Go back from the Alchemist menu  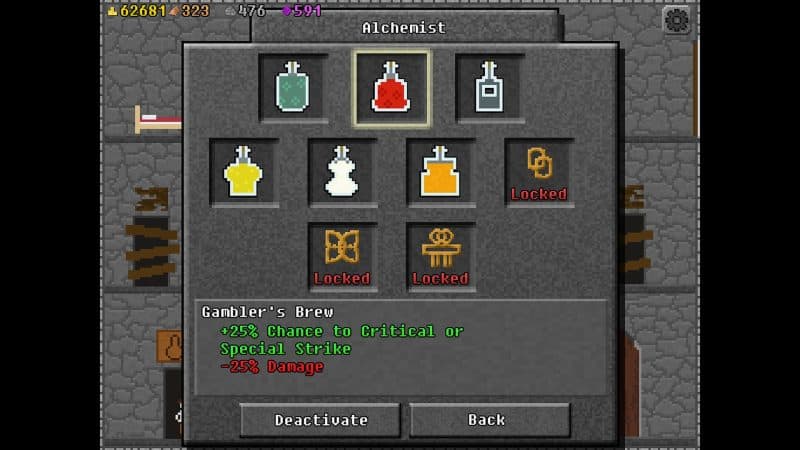[489, 419]
